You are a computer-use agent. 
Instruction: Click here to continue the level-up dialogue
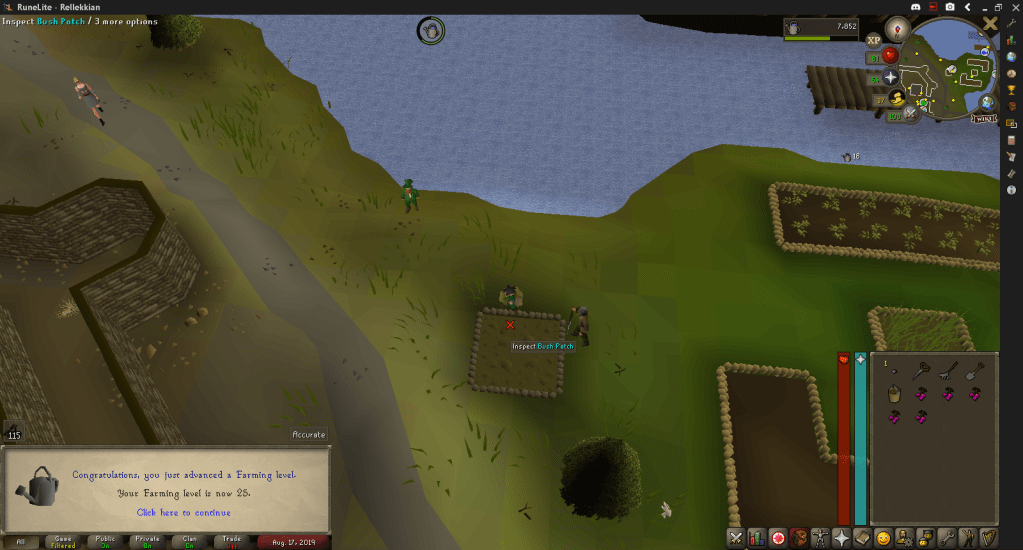(183, 512)
